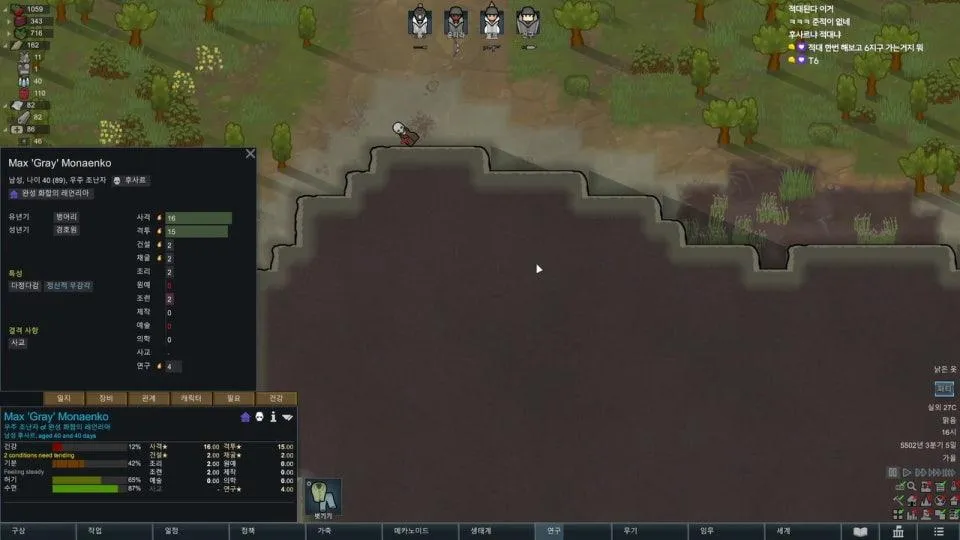Open the 가축 (Animals) menu
The image size is (960, 540).
(x=325, y=531)
